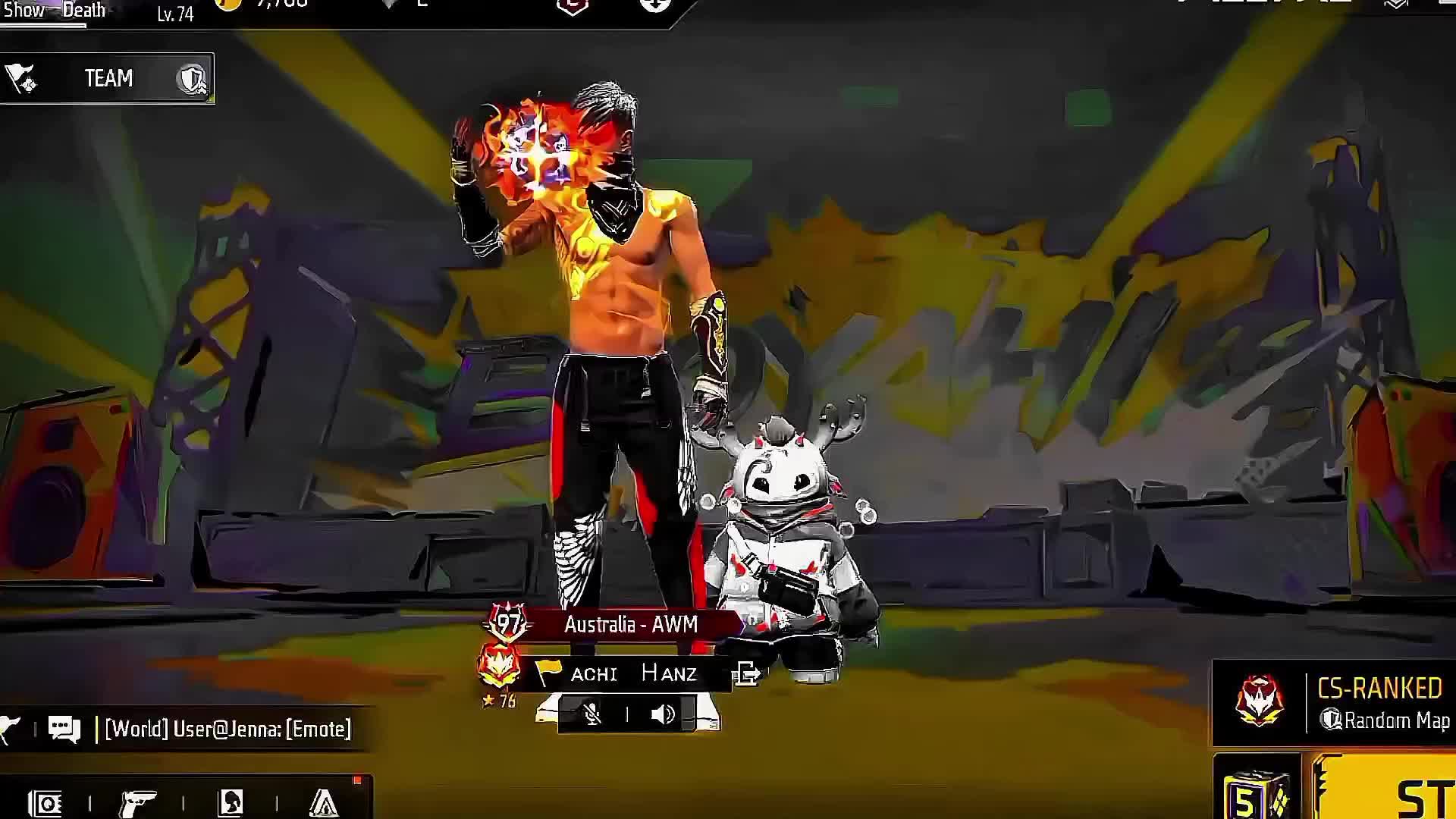
Task: Click the World chat message from User@Jenna
Action: 227,730
